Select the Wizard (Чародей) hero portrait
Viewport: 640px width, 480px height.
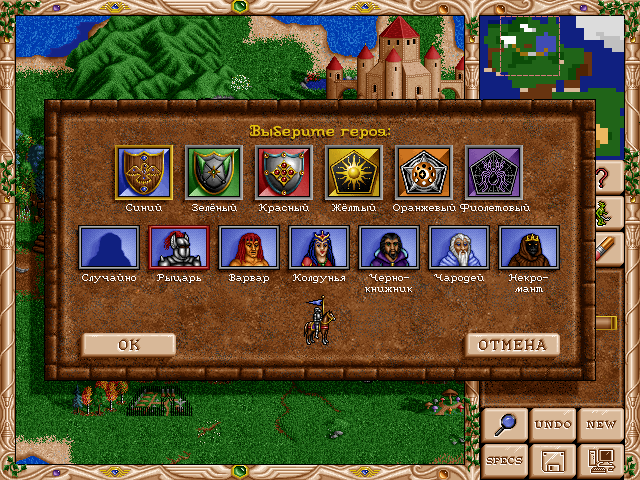click(459, 247)
